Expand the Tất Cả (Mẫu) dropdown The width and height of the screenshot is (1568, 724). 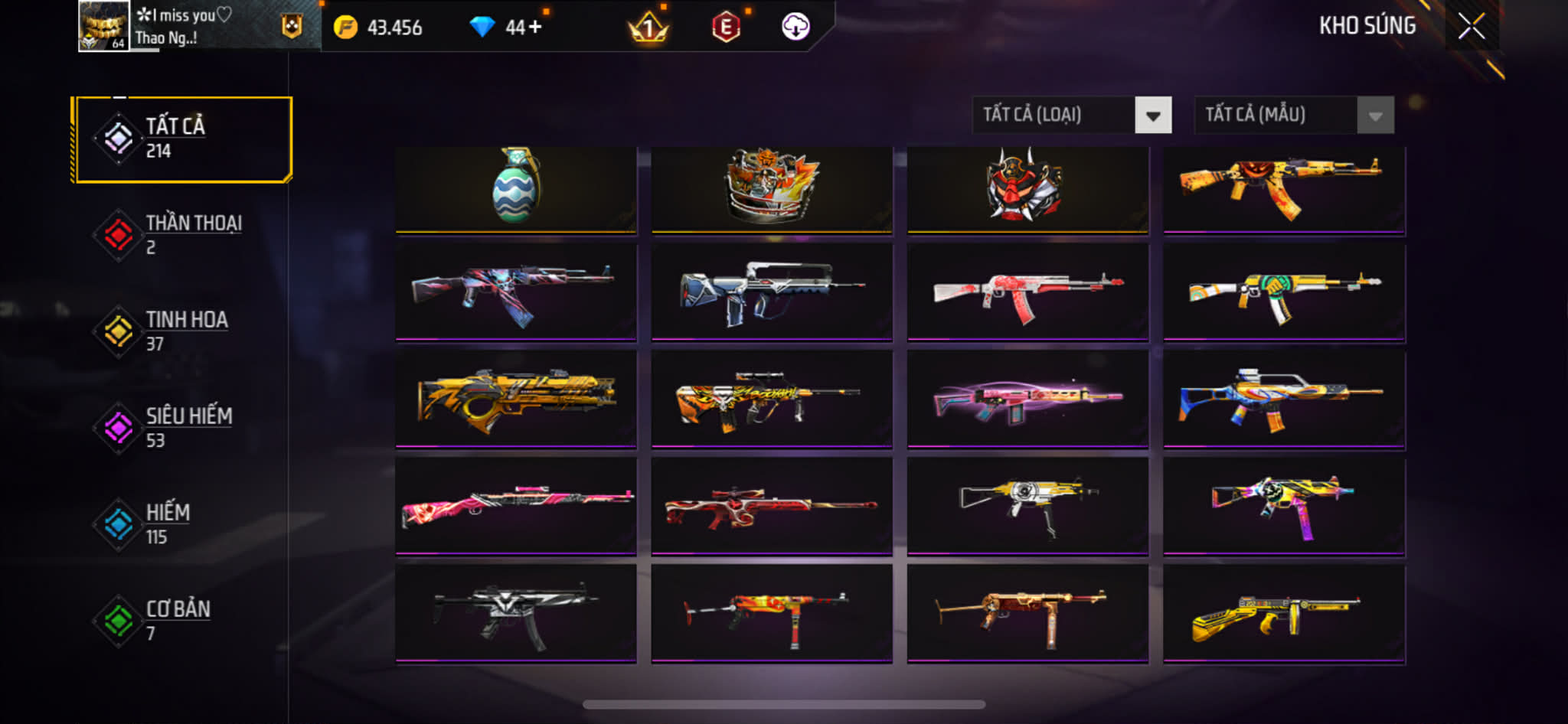click(x=1294, y=116)
